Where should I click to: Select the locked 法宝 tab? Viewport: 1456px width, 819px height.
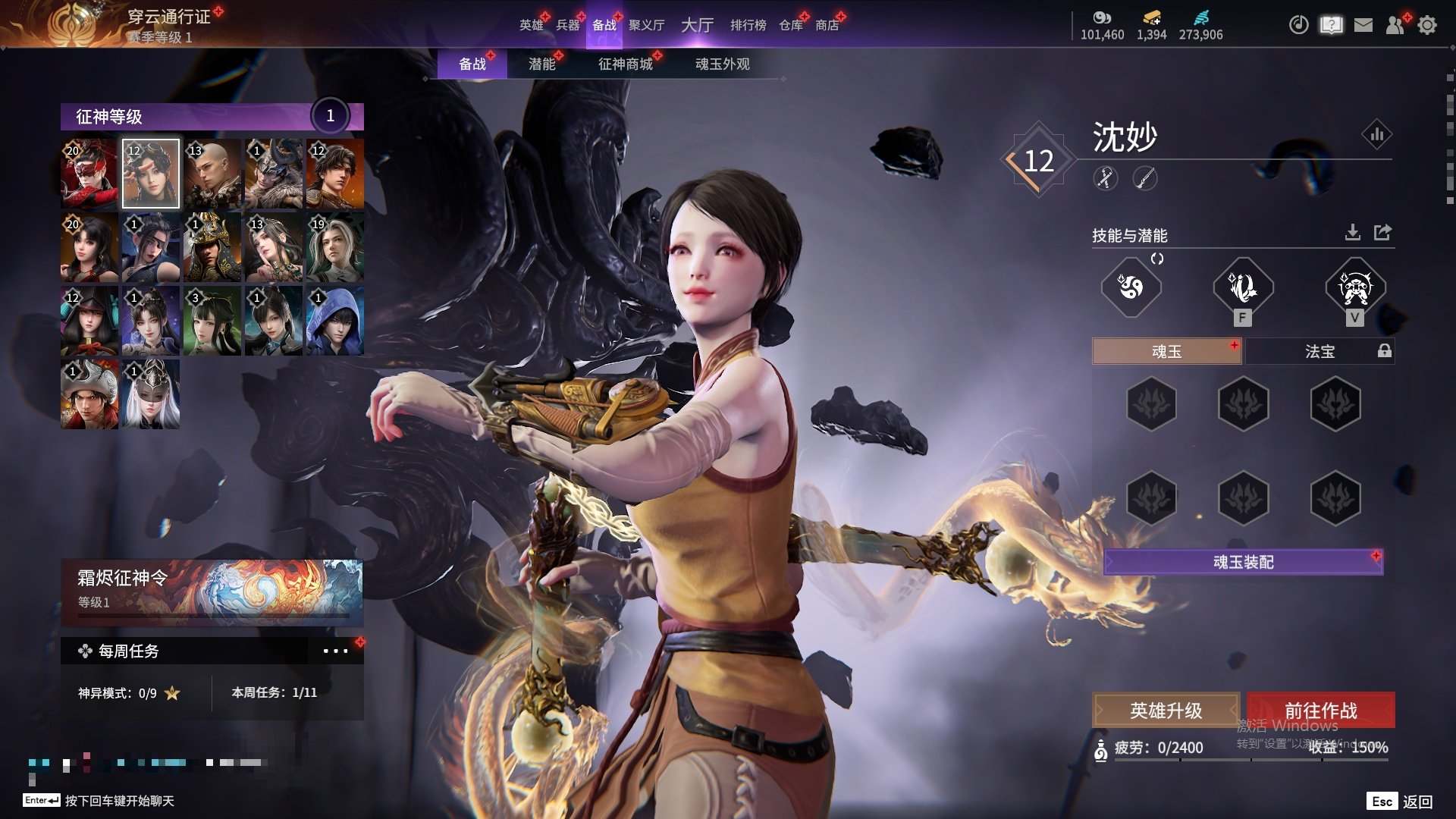pyautogui.click(x=1319, y=351)
